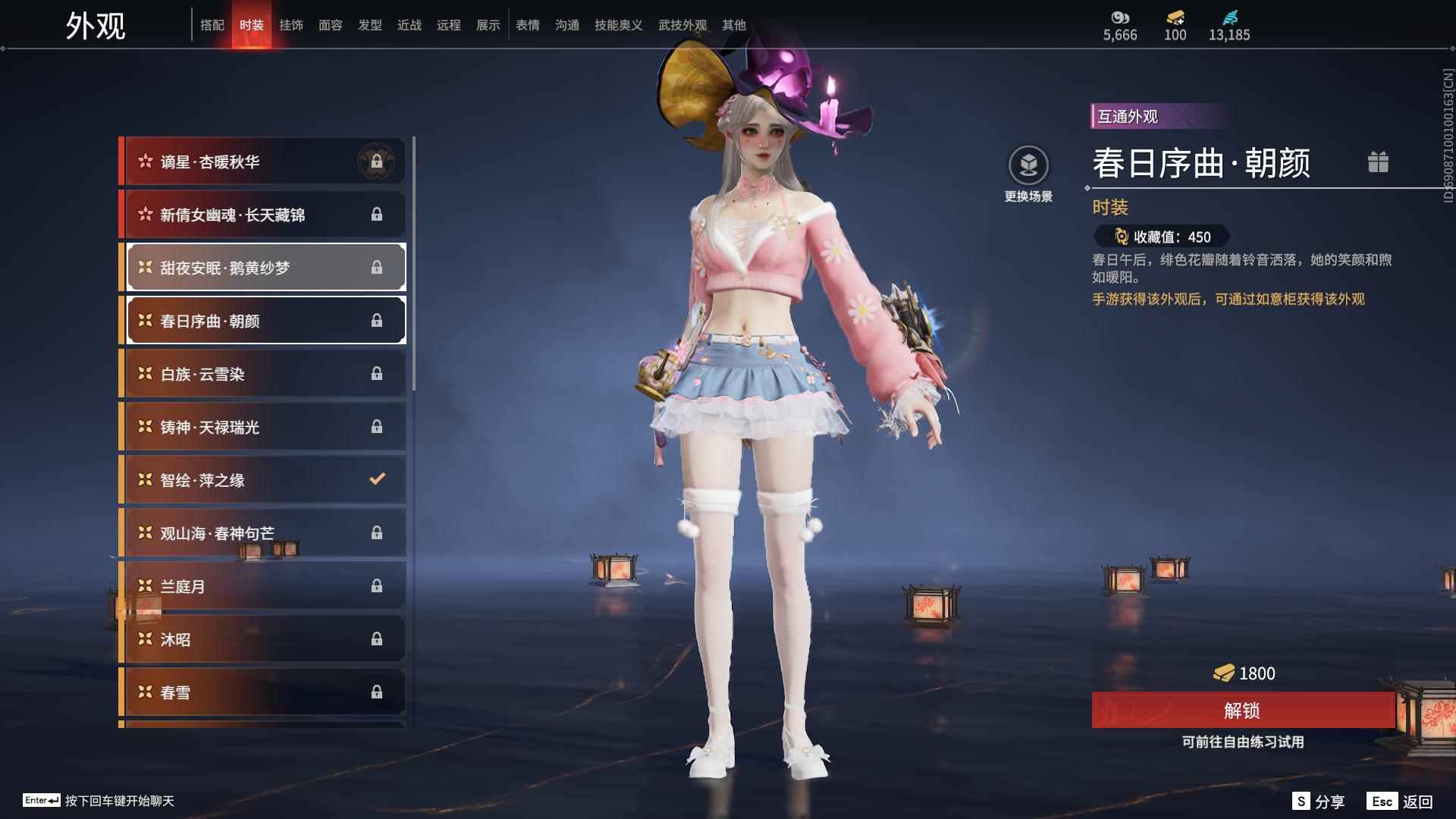Go to the 发型 tab
Screen dimensions: 1456x819
(x=369, y=25)
